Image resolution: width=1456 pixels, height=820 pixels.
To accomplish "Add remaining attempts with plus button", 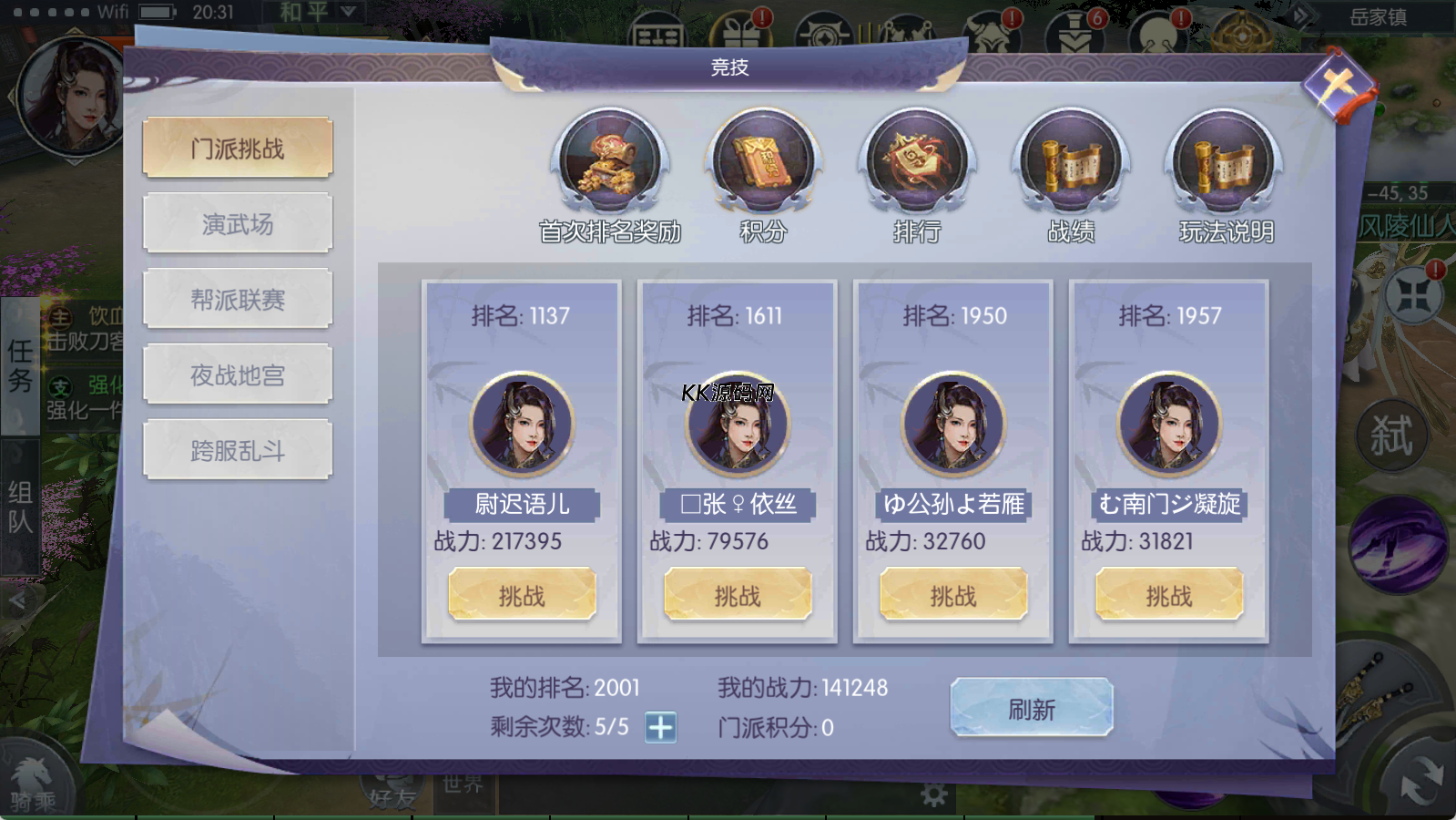I will (x=660, y=727).
